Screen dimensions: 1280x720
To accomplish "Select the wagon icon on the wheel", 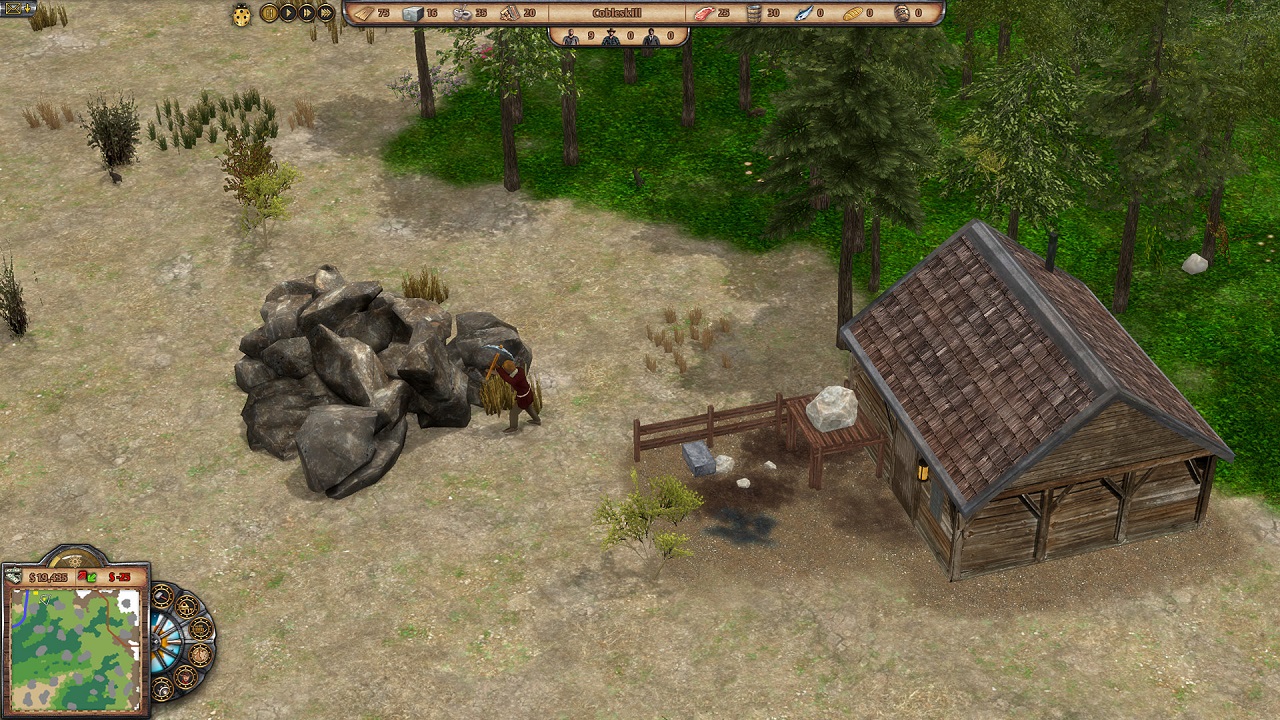I will (x=201, y=628).
